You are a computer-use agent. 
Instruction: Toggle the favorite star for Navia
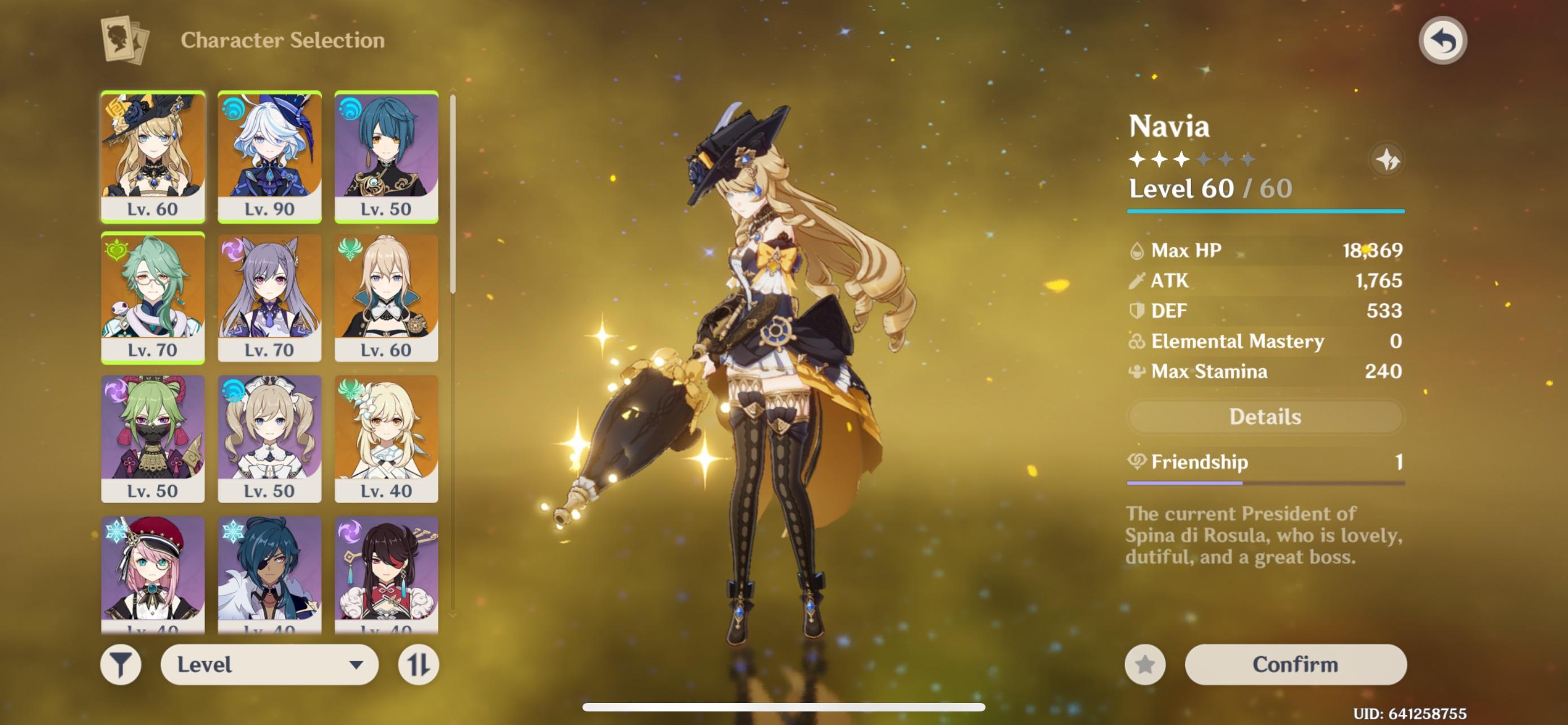pyautogui.click(x=1147, y=664)
